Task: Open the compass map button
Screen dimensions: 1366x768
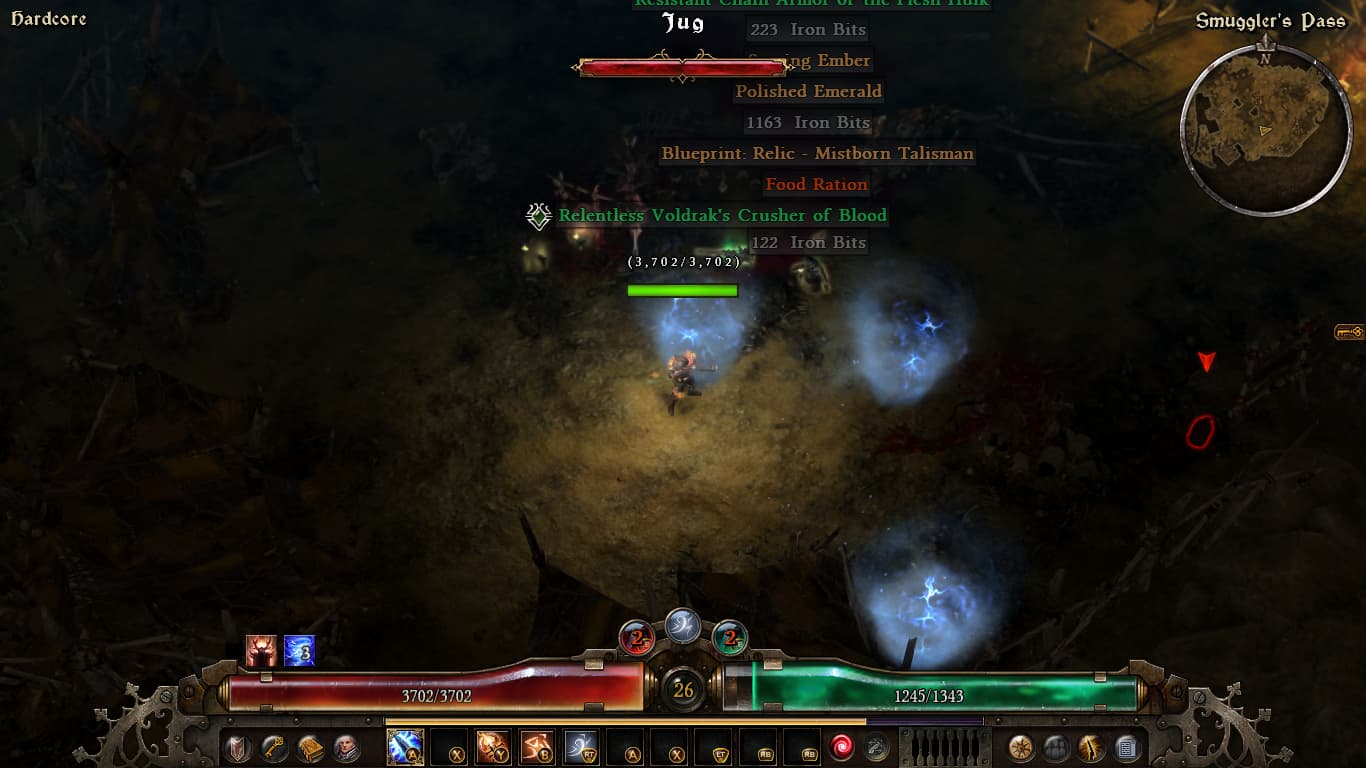Action: [x=1021, y=747]
